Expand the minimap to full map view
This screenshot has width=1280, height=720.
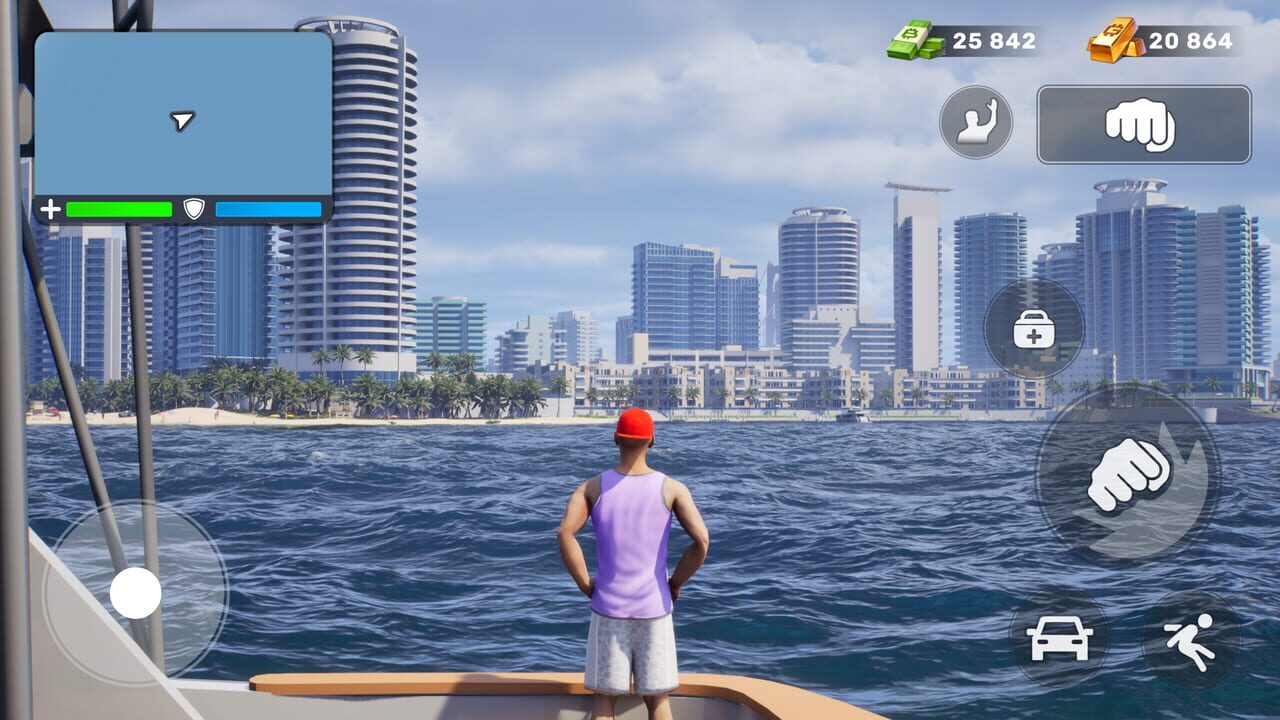(x=185, y=115)
